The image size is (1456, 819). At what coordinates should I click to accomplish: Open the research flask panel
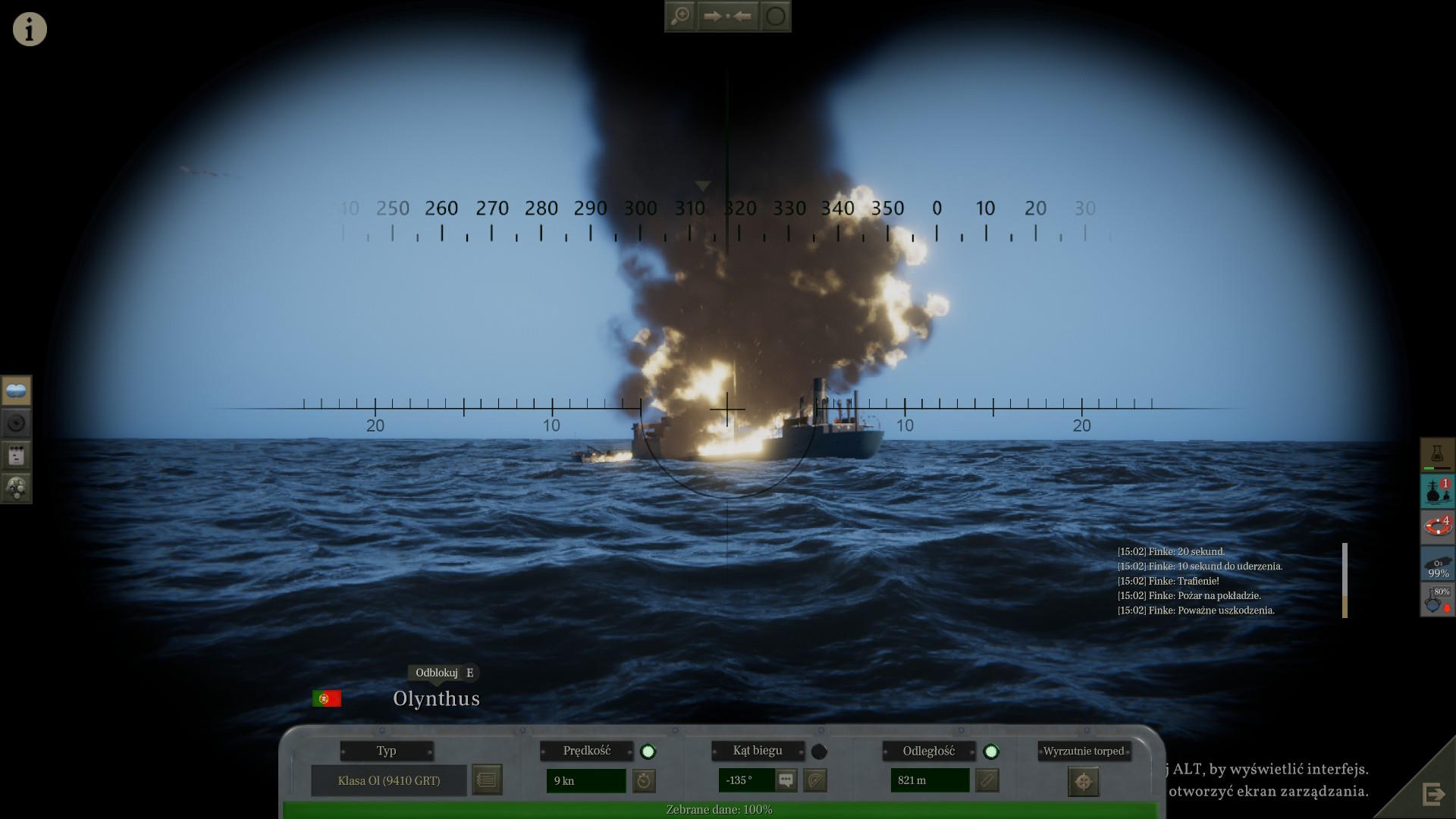point(1436,454)
